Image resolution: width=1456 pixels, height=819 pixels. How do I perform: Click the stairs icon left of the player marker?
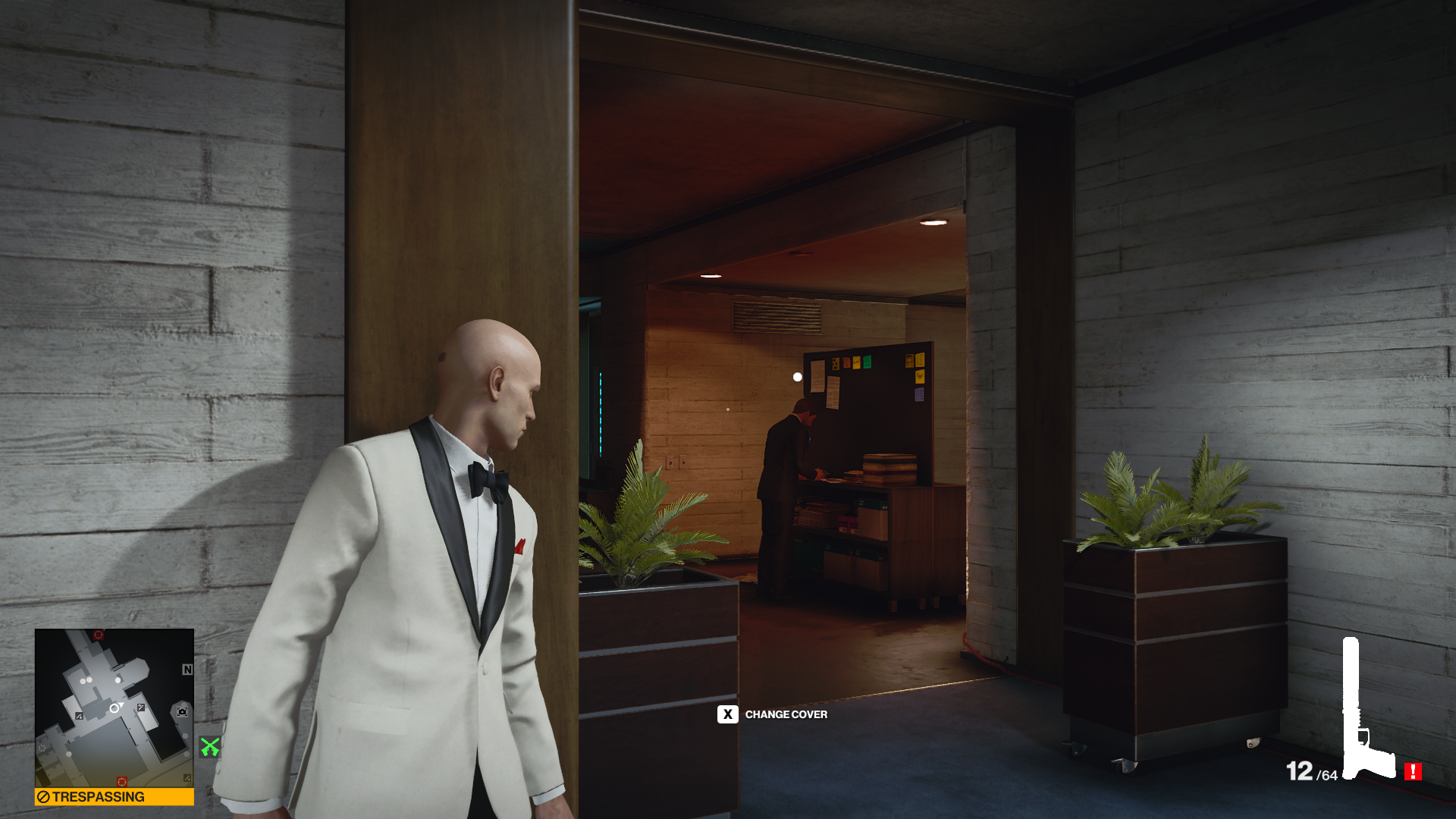tap(79, 716)
